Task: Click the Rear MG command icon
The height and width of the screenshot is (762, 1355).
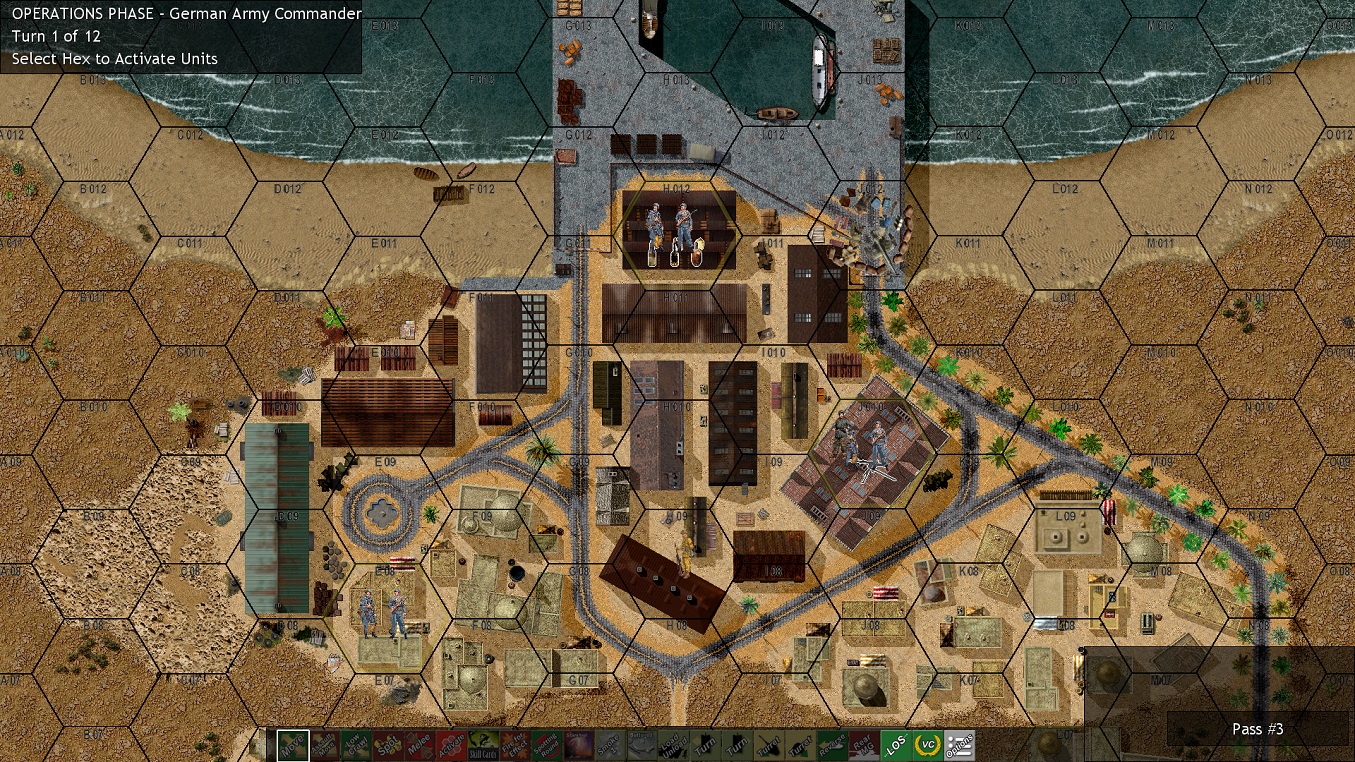Action: coord(864,745)
